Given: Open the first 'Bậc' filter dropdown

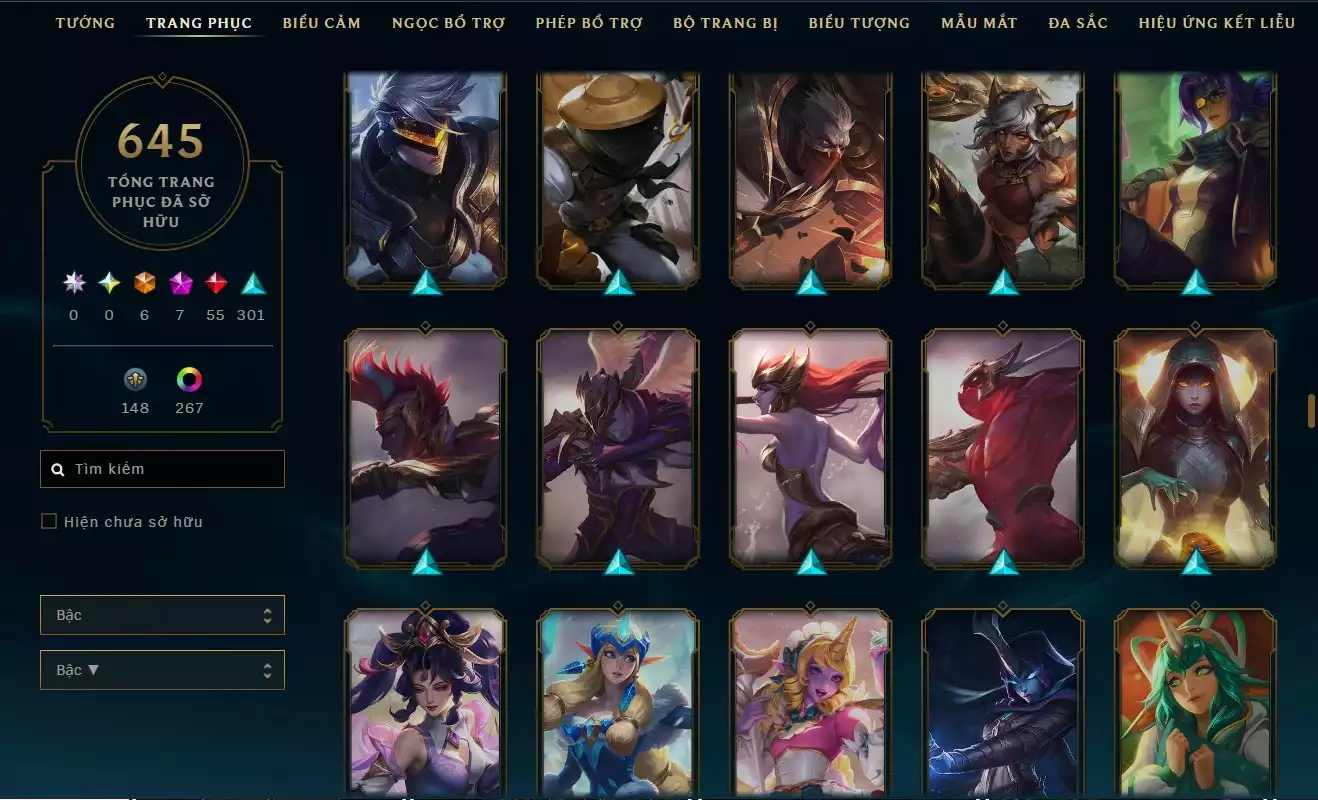Looking at the screenshot, I should coord(162,615).
